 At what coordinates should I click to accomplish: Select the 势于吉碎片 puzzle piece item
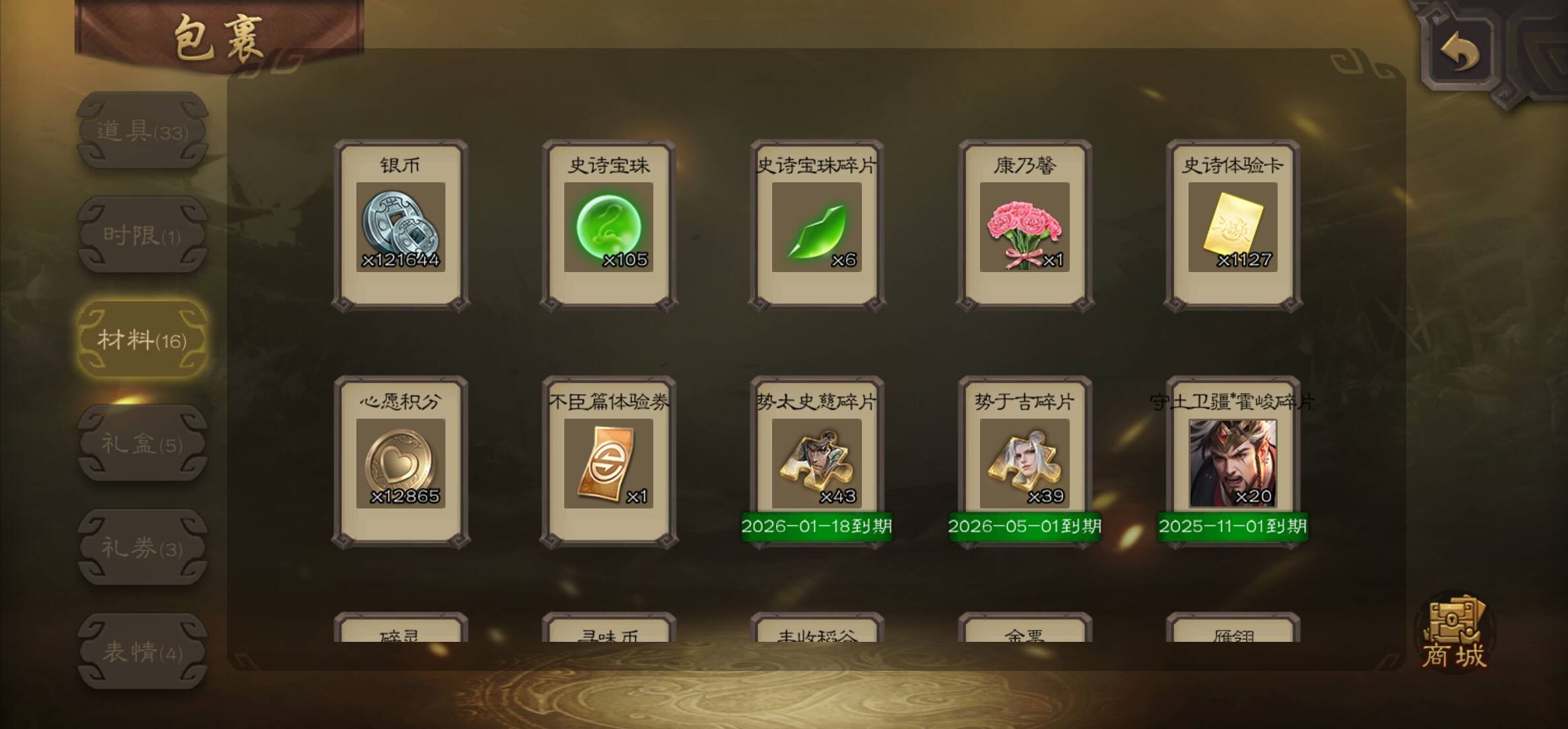[x=1024, y=462]
